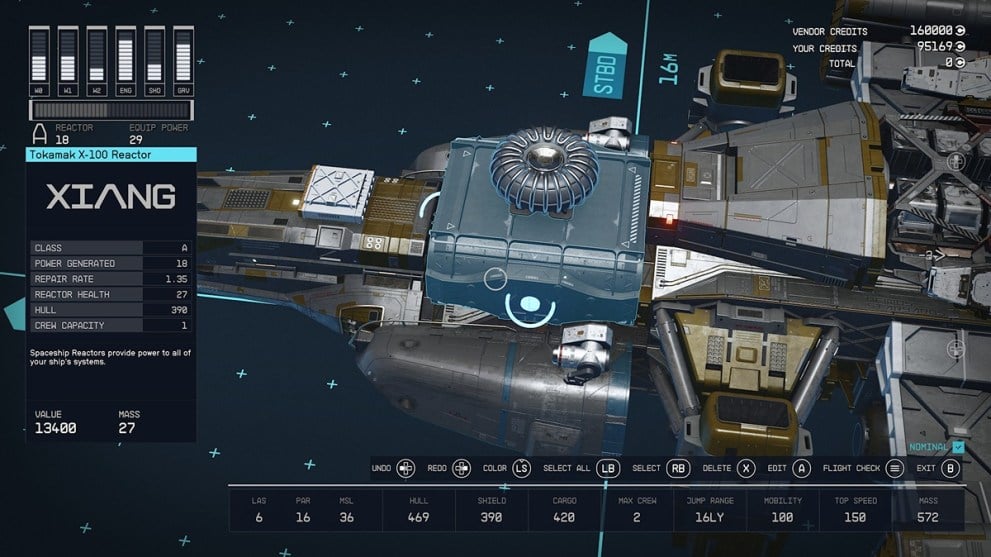Select the highlighted blue Tokamak reactor module
The image size is (991, 557).
[x=535, y=235]
